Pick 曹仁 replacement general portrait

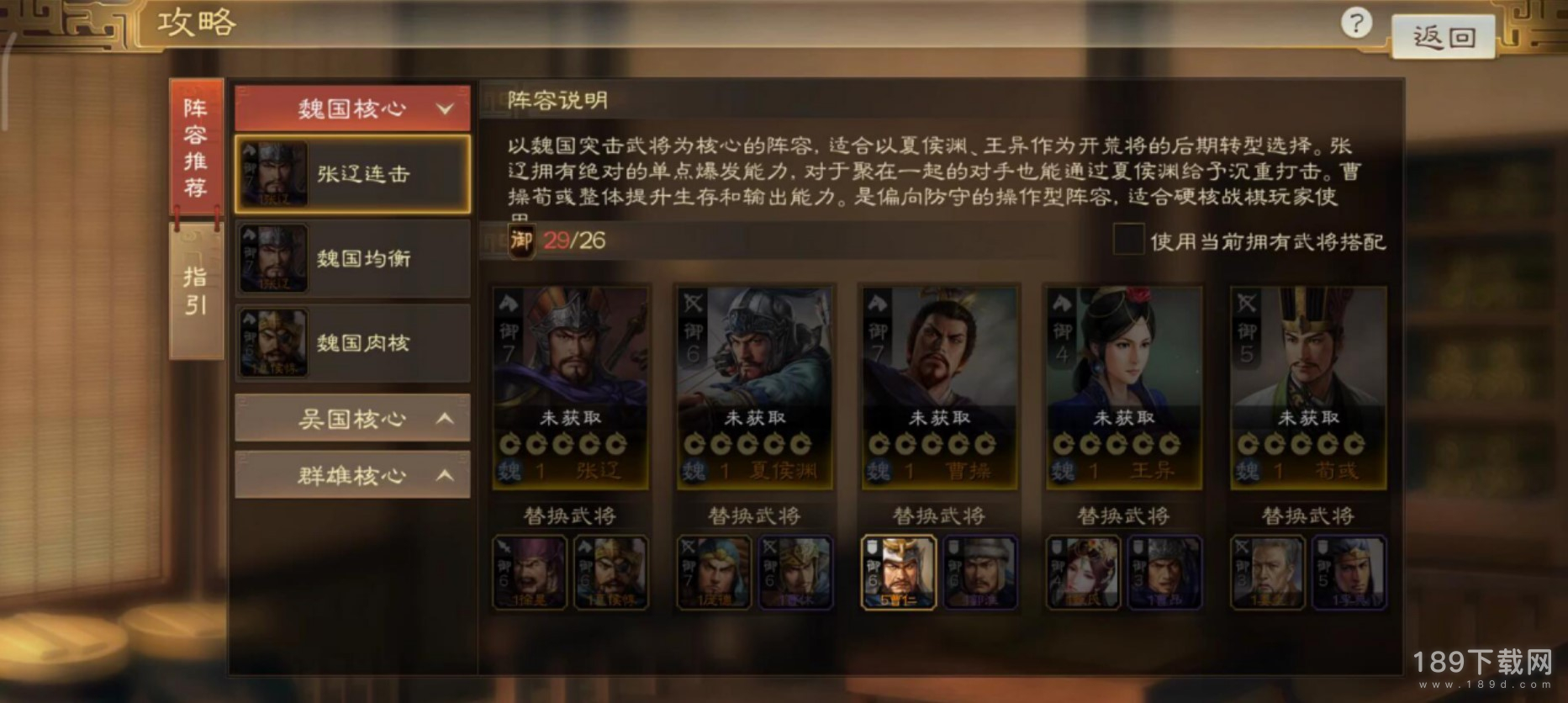click(898, 572)
